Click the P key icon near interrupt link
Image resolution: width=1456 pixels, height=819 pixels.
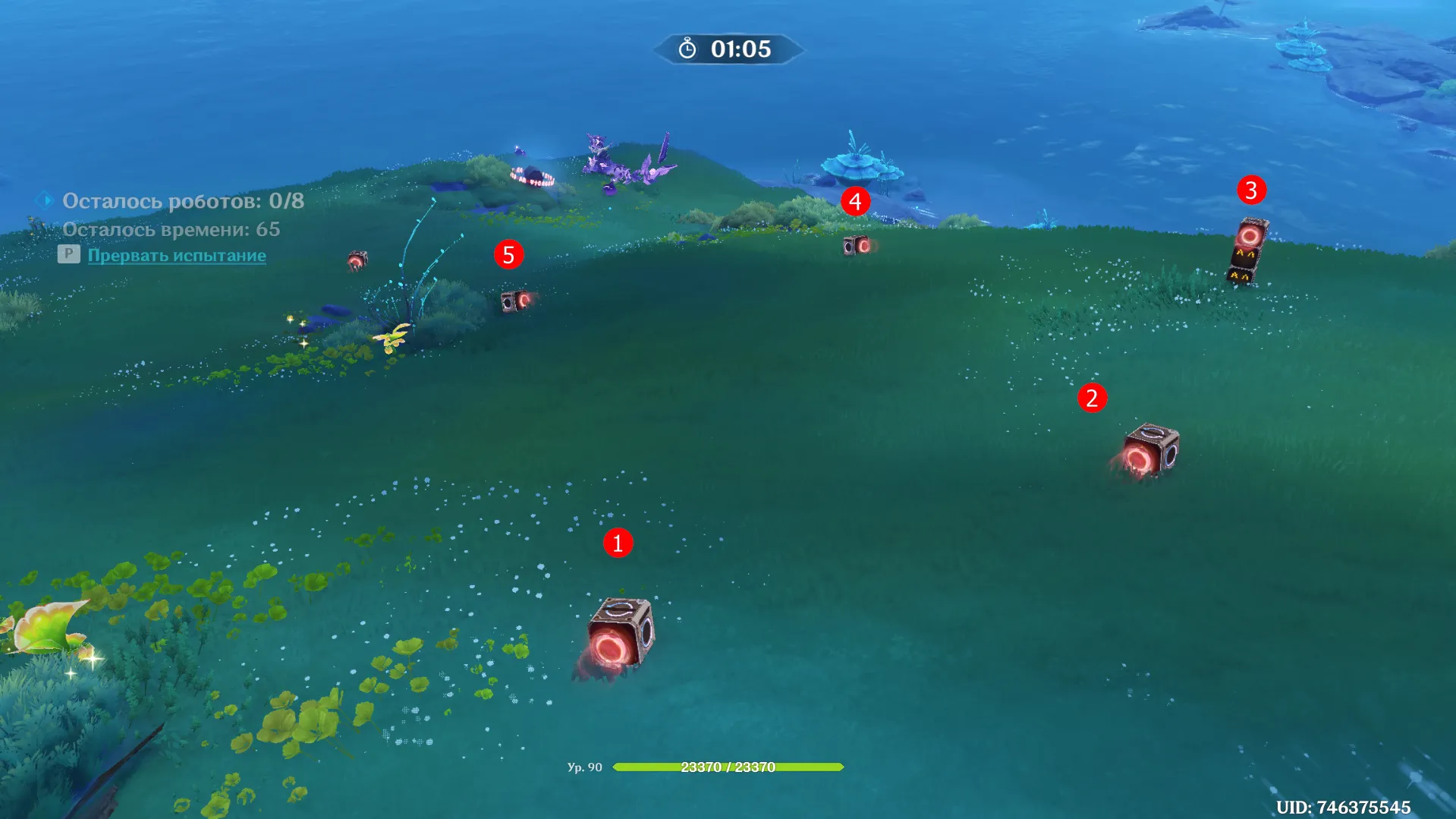(x=70, y=254)
